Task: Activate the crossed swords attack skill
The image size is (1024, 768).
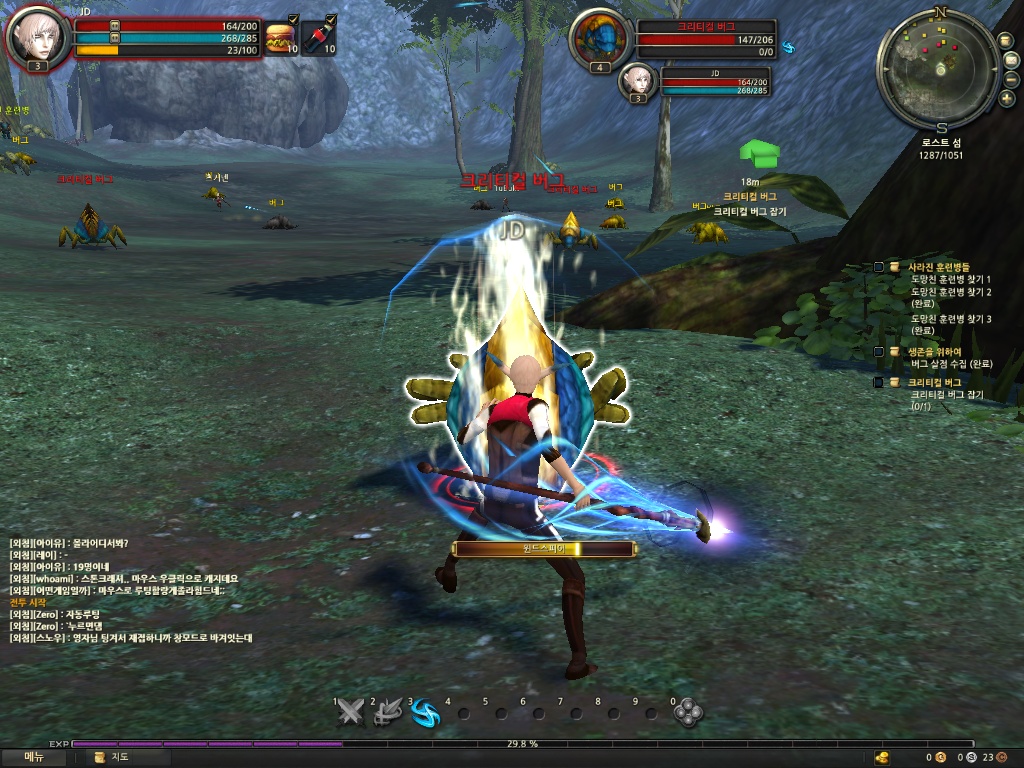Action: click(x=350, y=712)
